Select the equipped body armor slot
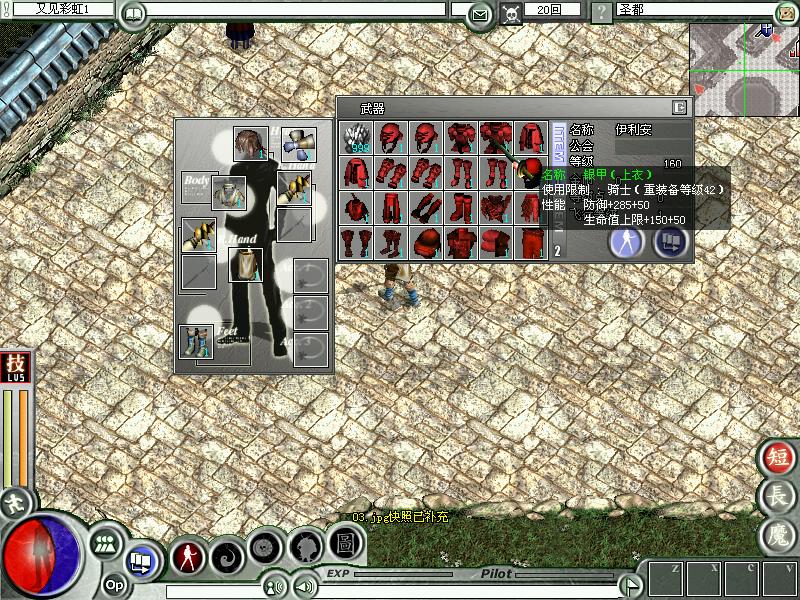Viewport: 800px width, 600px height. pyautogui.click(x=228, y=193)
